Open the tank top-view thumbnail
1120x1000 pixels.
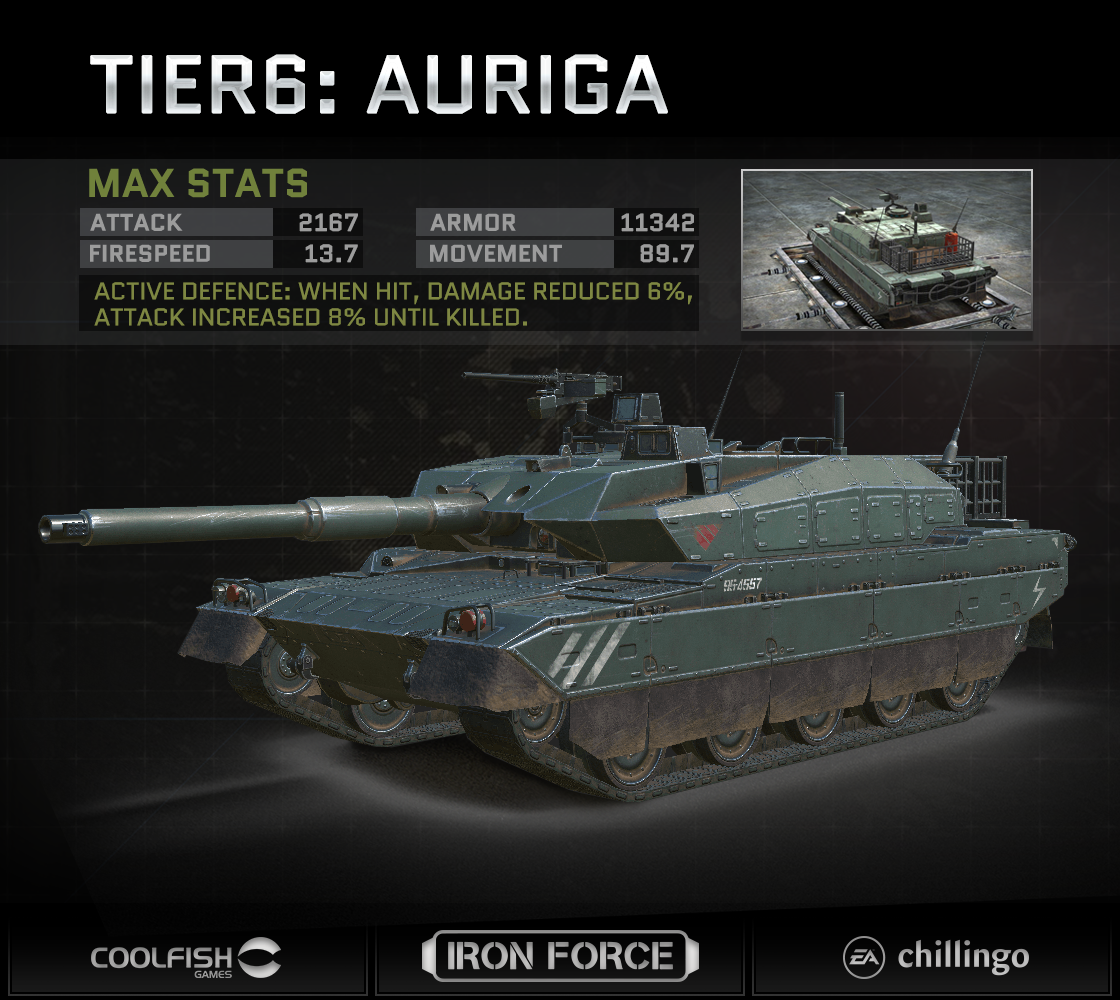point(886,250)
